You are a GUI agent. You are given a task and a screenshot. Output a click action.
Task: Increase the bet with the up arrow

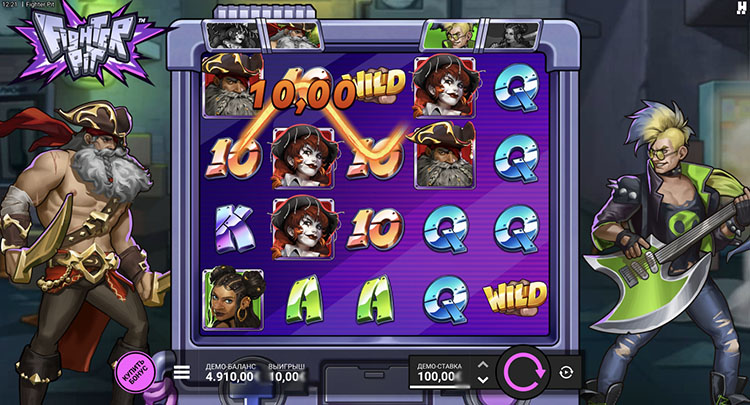pyautogui.click(x=483, y=365)
